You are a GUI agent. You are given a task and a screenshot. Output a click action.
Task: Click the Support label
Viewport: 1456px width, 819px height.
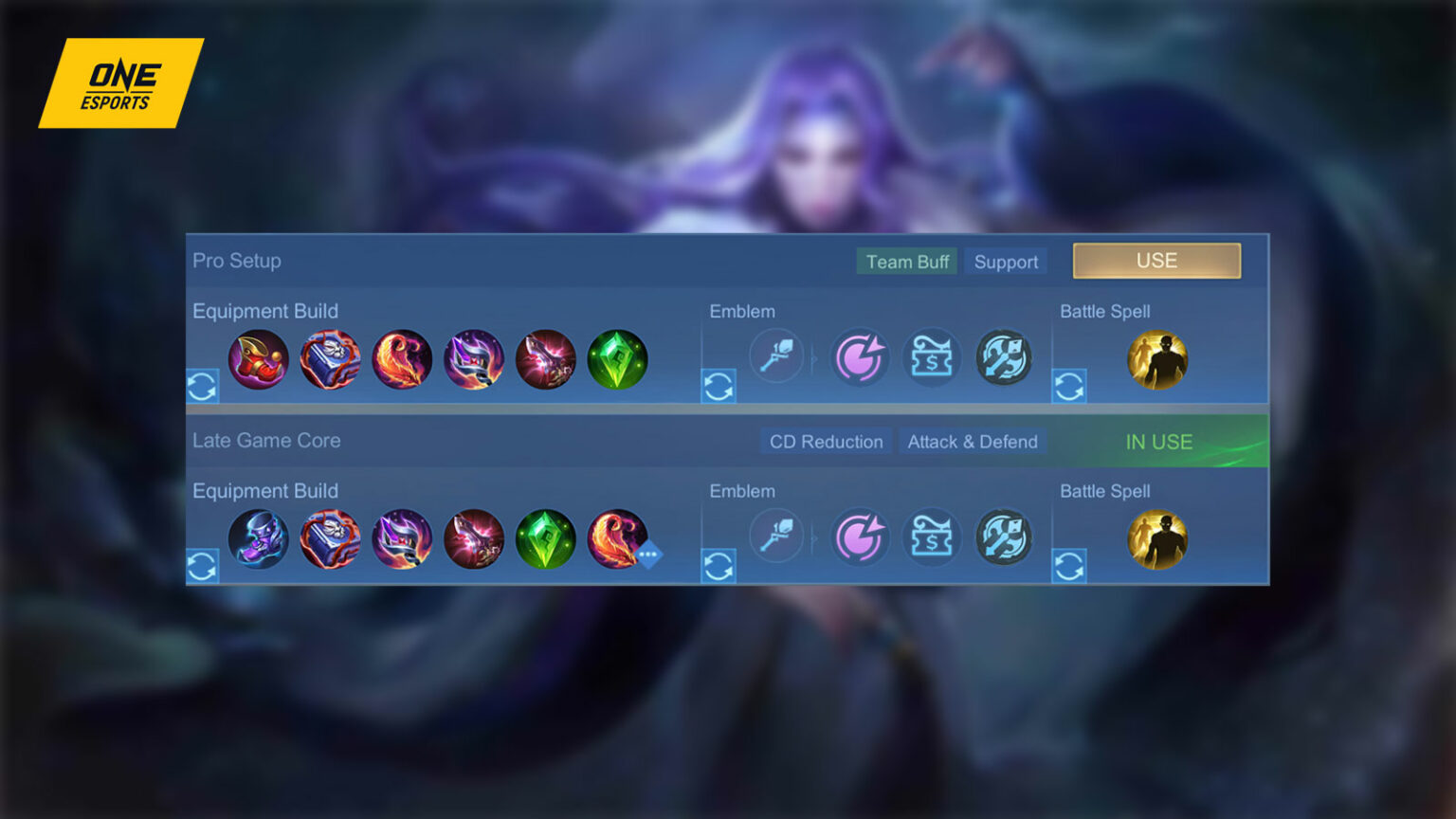(1006, 262)
